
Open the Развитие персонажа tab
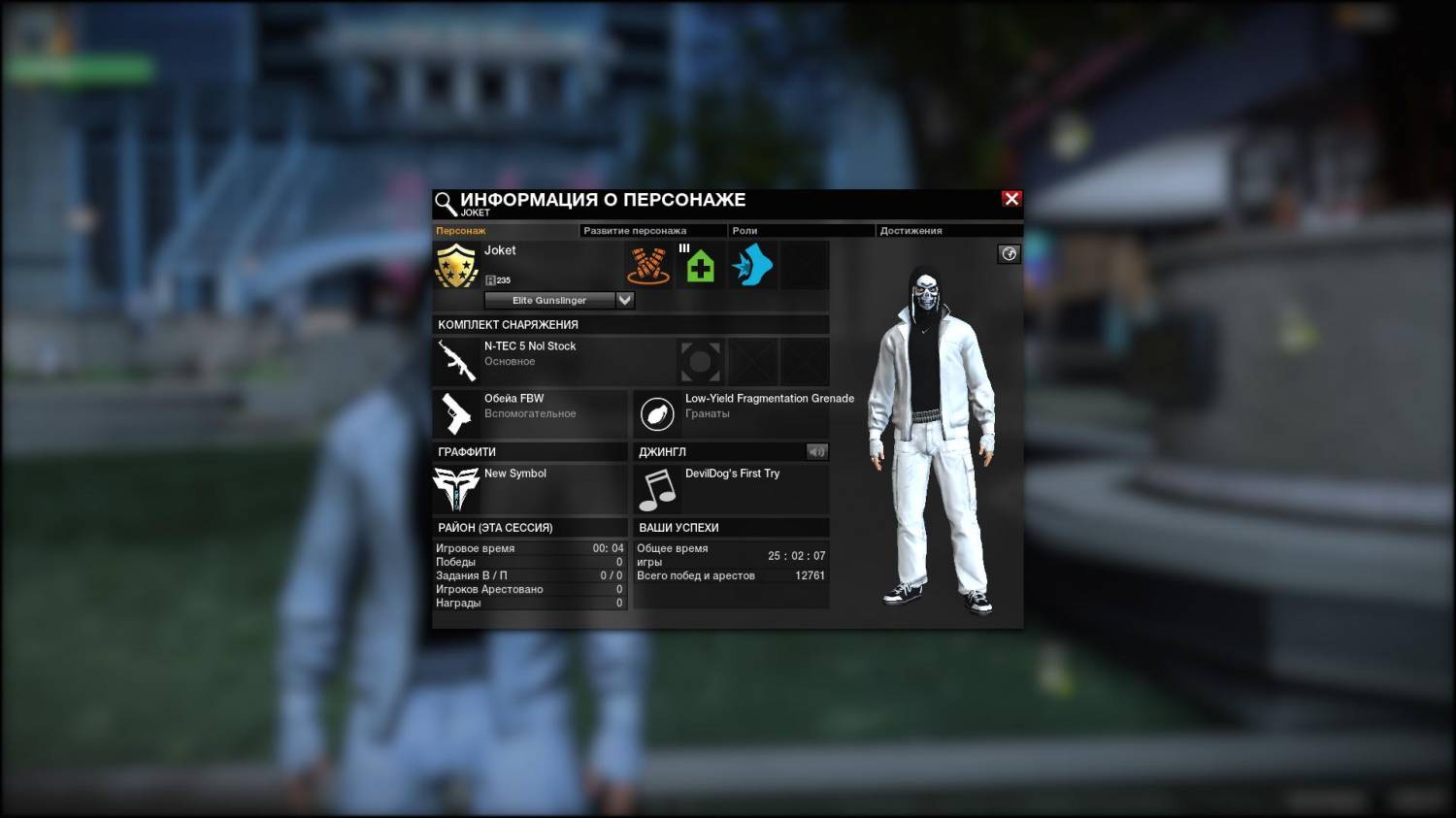[x=635, y=231]
